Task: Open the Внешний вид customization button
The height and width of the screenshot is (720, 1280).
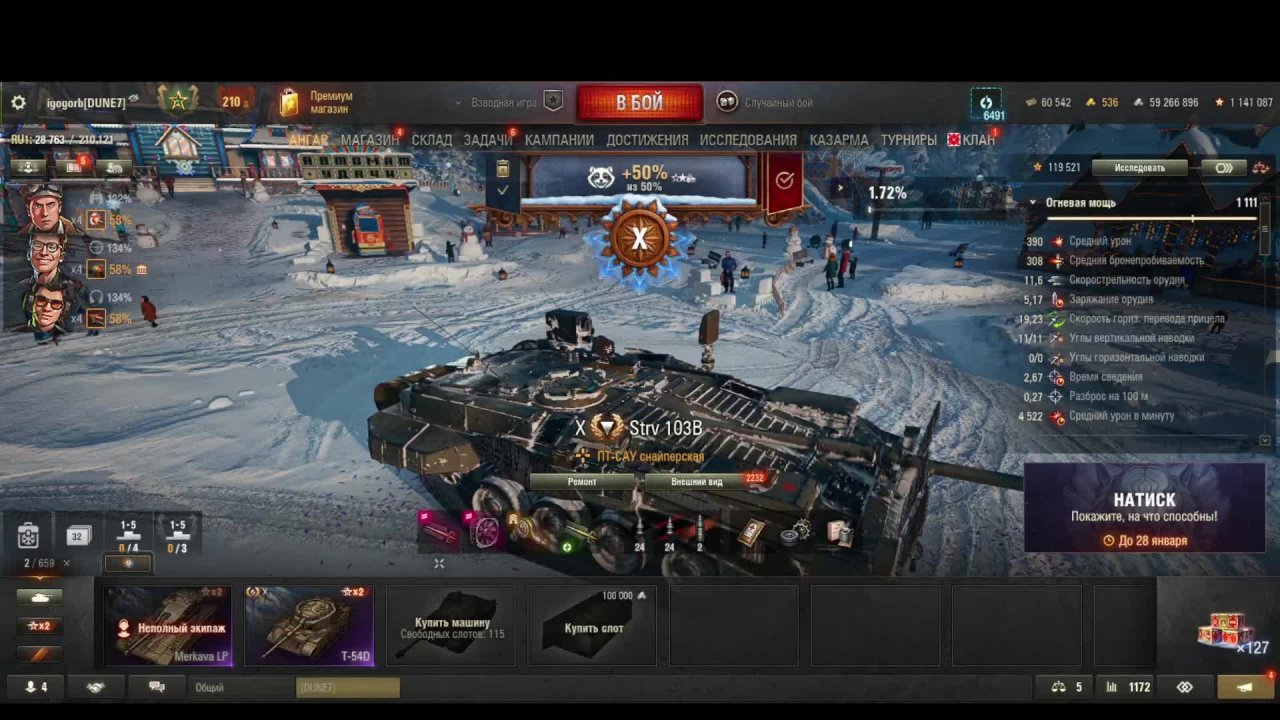Action: tap(697, 481)
